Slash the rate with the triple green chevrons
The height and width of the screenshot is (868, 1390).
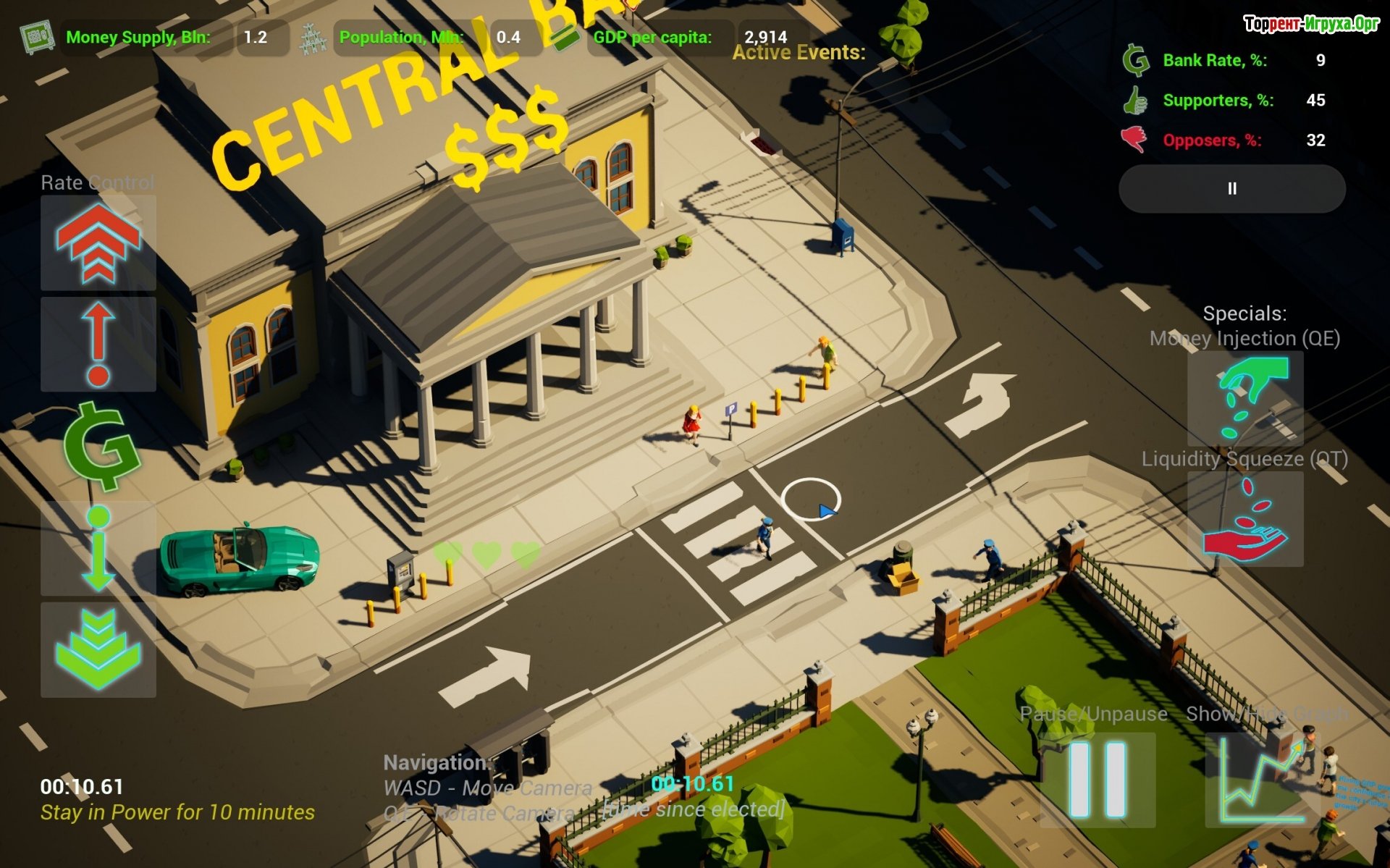[x=98, y=649]
